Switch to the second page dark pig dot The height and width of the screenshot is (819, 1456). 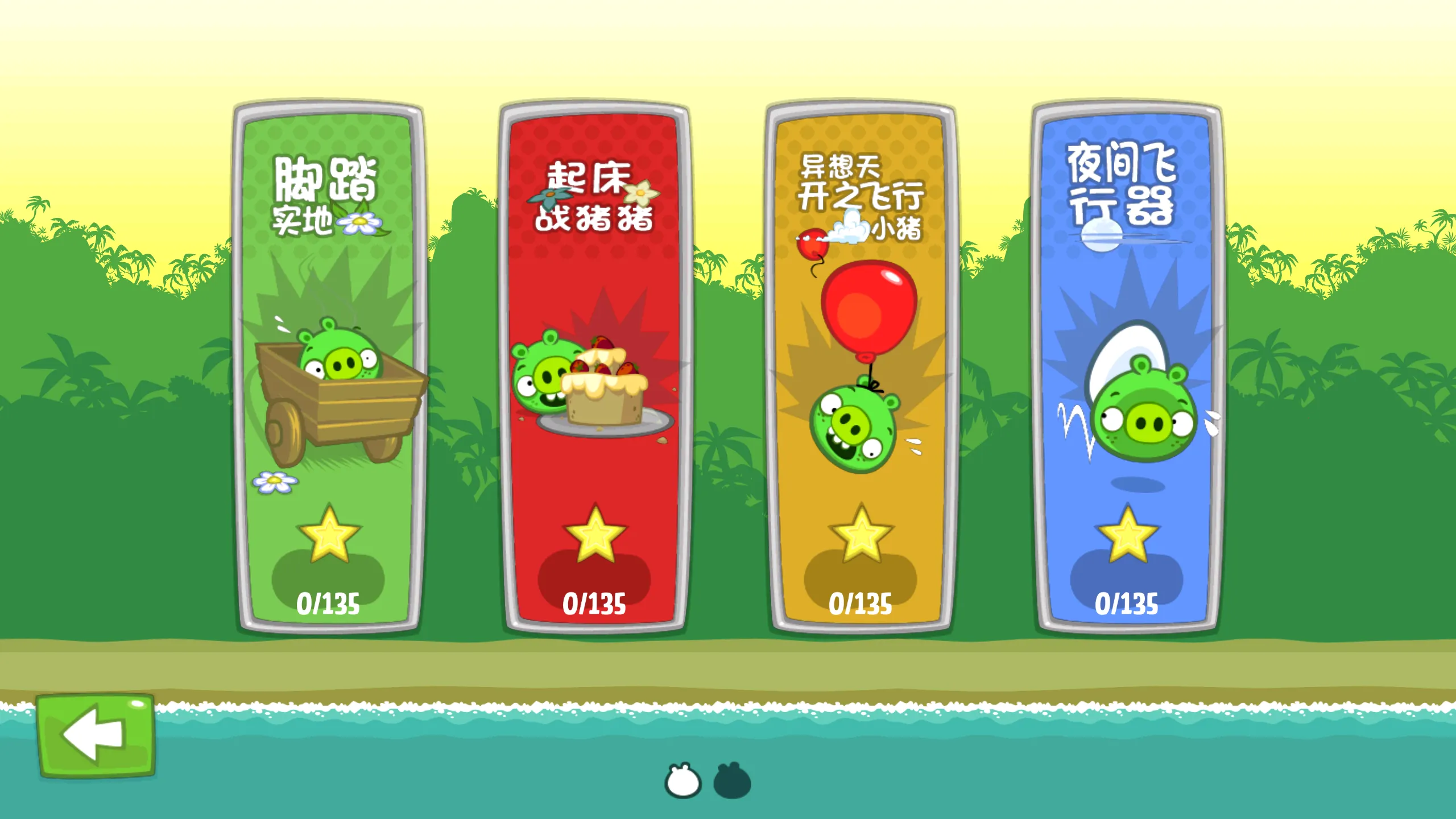coord(732,781)
